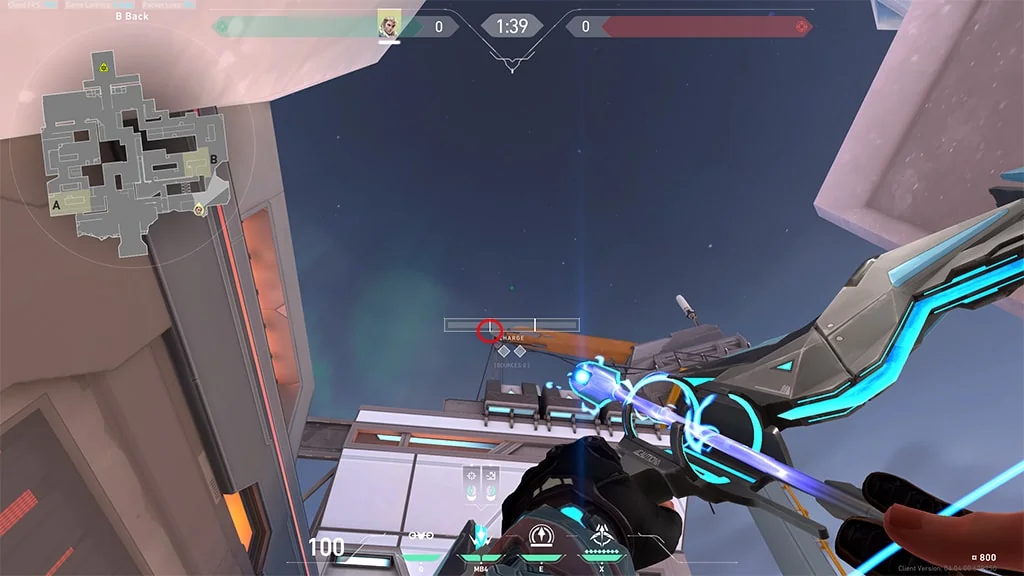Viewport: 1024px width, 576px height.
Task: Select the A site marker on minimap
Action: point(57,203)
